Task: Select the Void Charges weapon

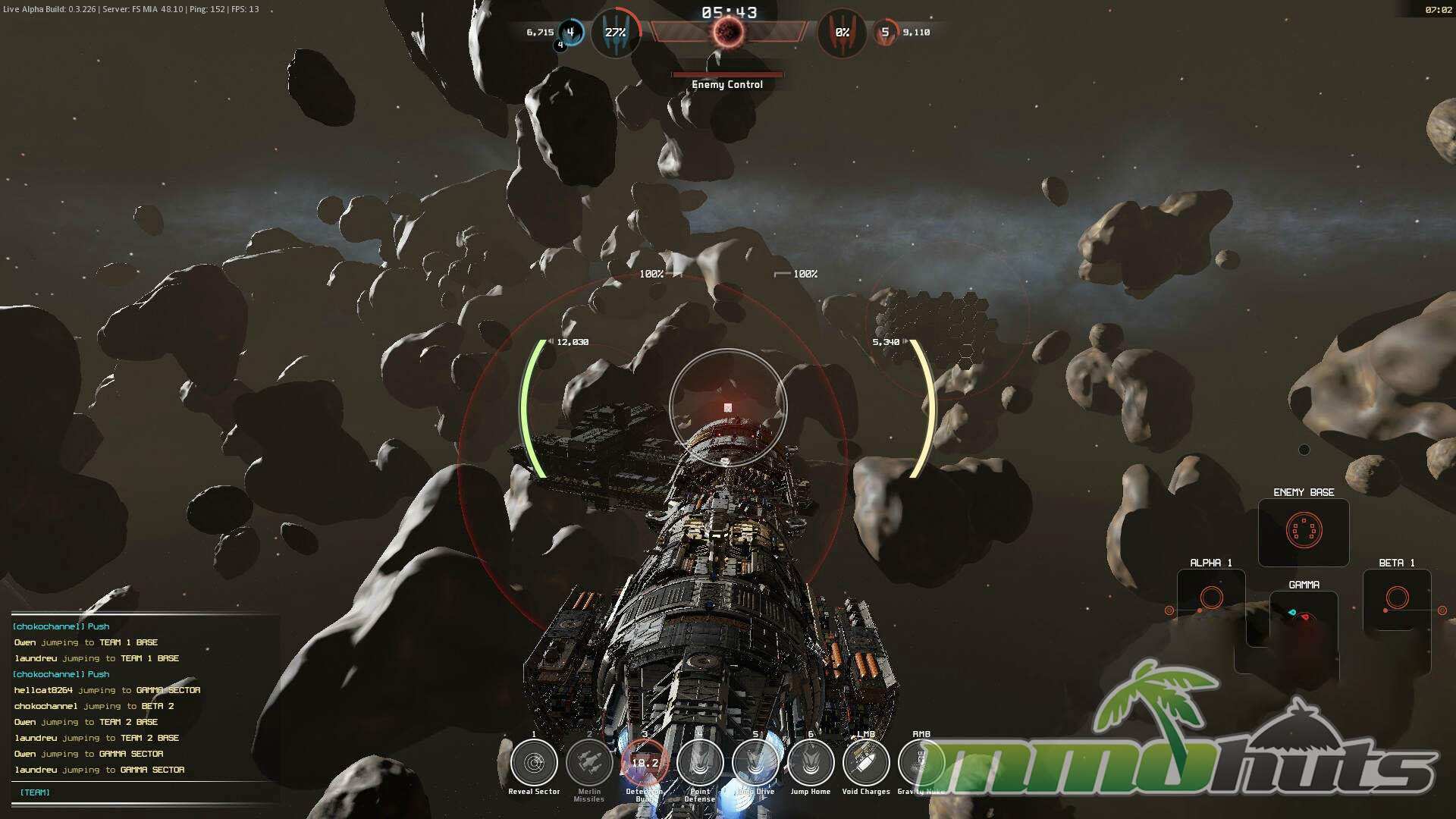Action: (866, 762)
